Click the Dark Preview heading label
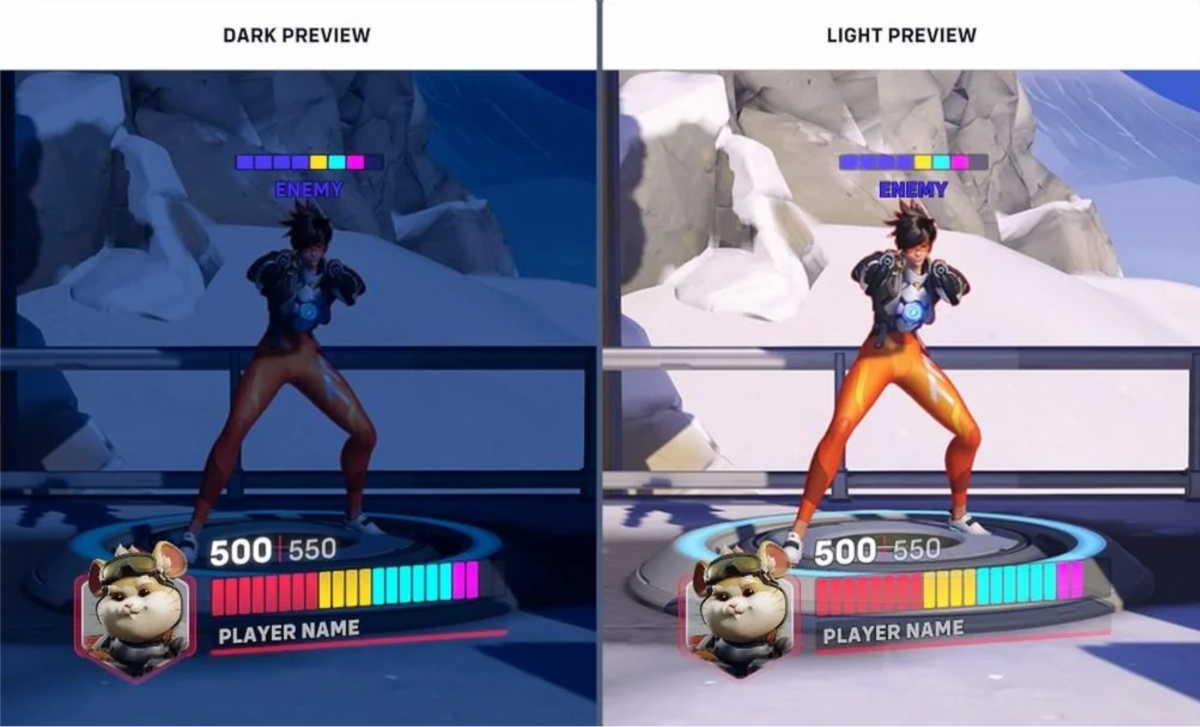 click(x=296, y=35)
